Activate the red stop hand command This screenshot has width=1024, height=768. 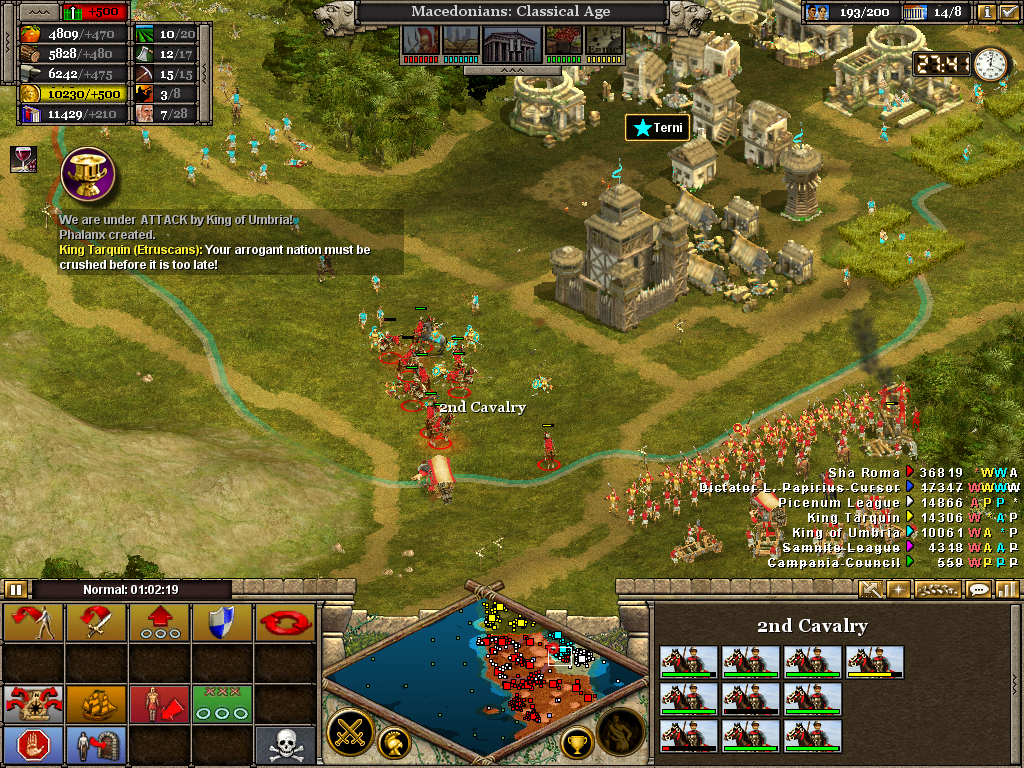[x=33, y=744]
